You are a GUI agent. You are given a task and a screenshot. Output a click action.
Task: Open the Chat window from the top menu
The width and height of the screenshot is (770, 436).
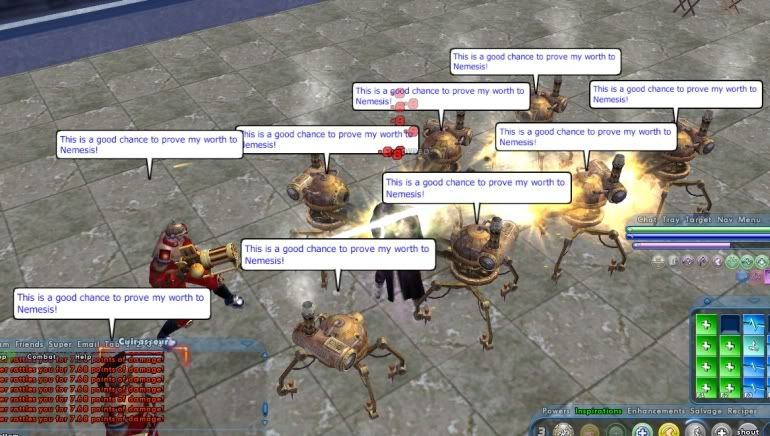pyautogui.click(x=647, y=219)
